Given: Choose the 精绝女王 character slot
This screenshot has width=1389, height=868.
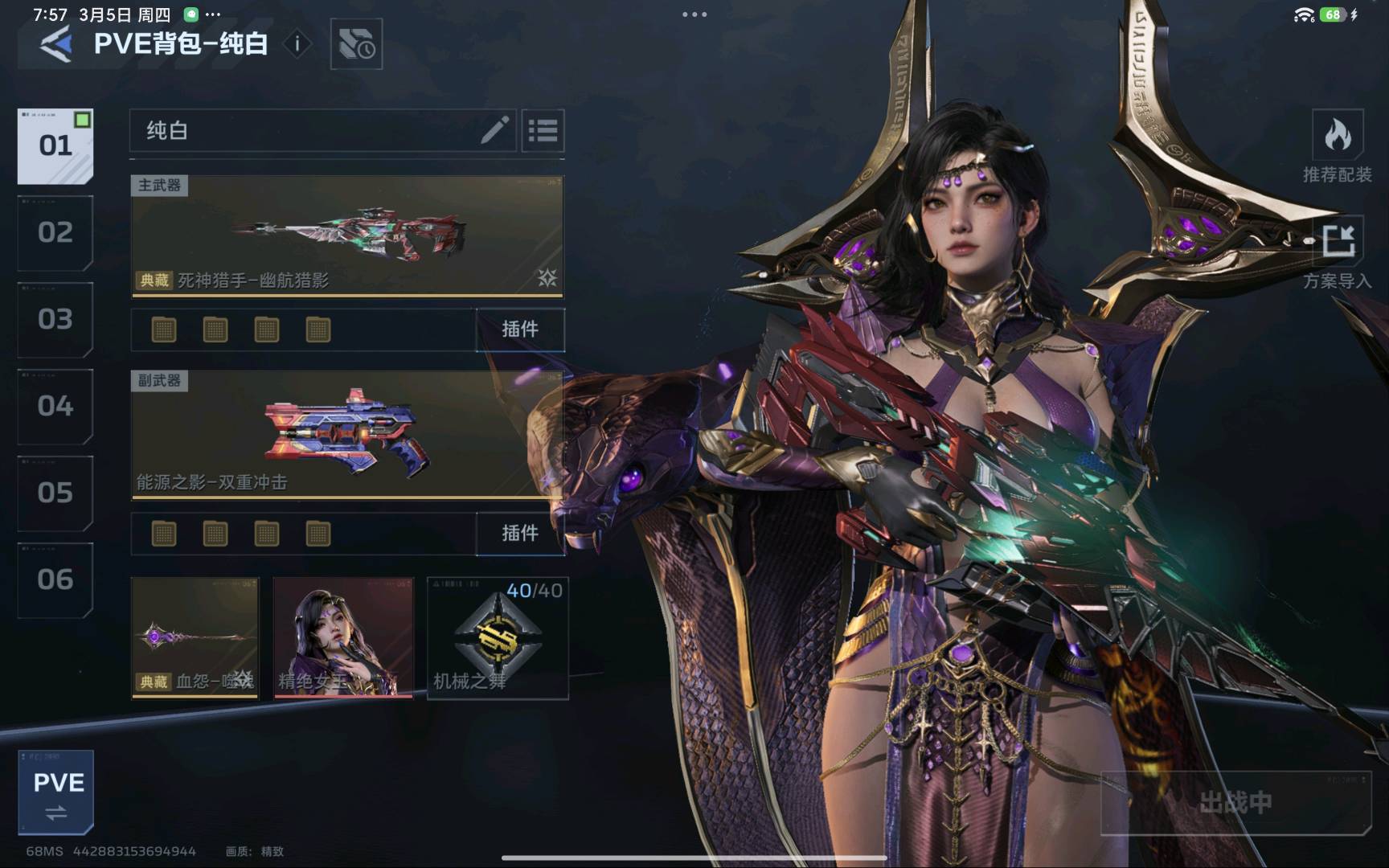Looking at the screenshot, I should (x=343, y=637).
